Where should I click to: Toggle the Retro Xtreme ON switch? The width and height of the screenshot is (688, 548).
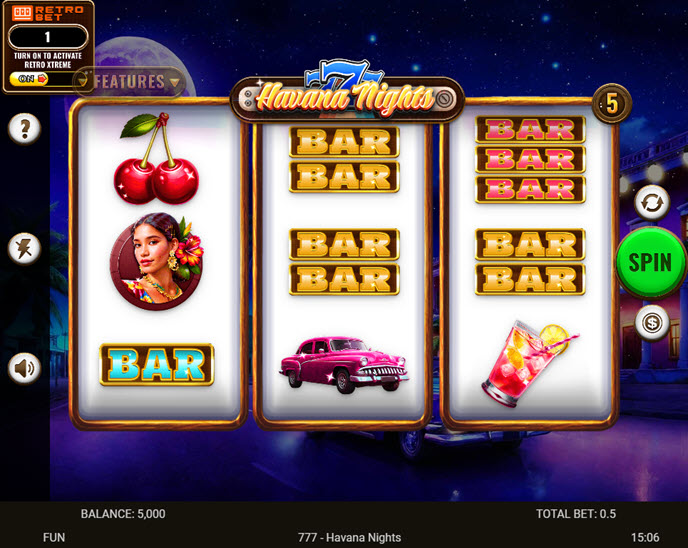(30, 78)
